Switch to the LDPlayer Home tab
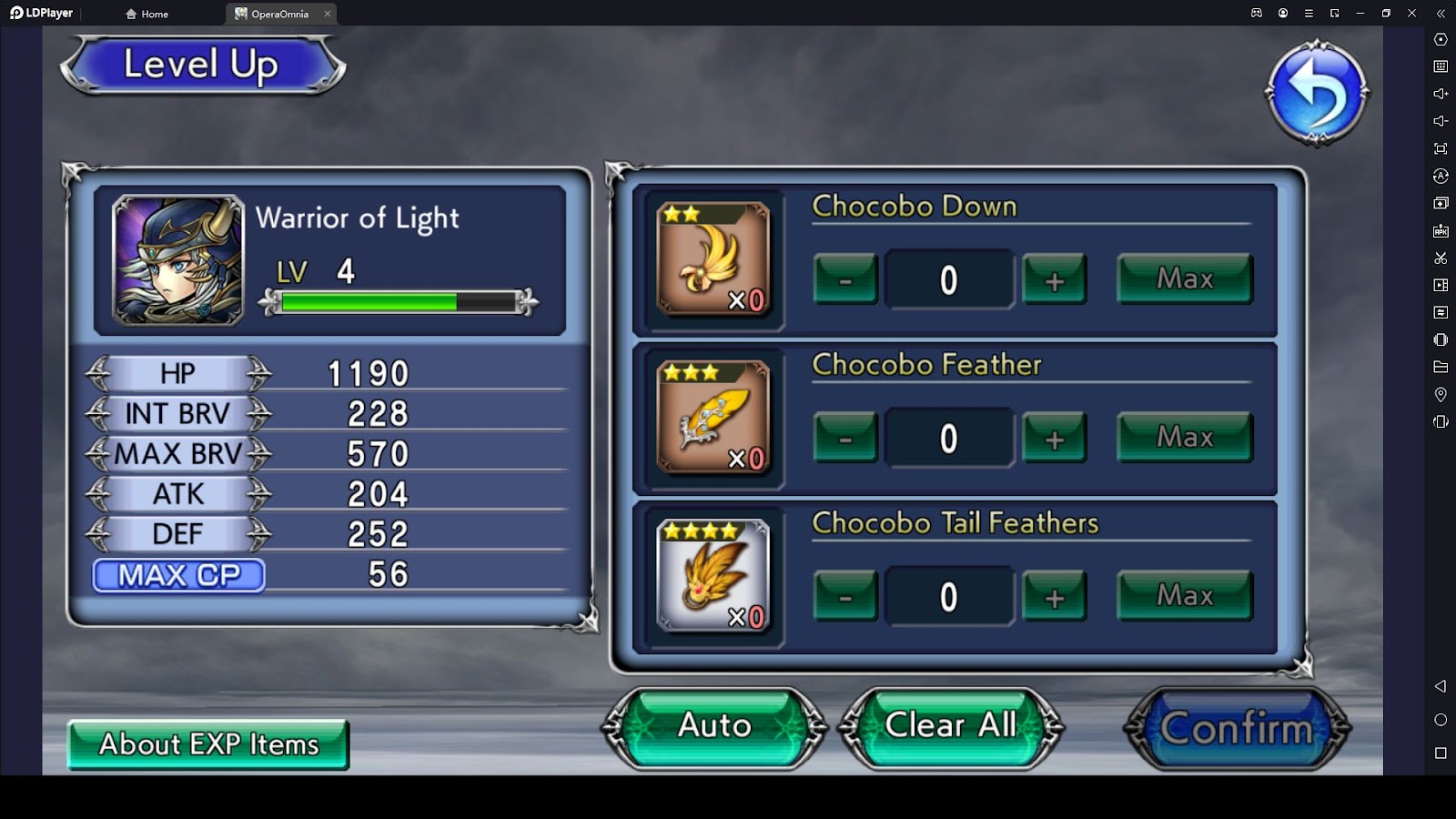The image size is (1456, 819). [x=147, y=14]
